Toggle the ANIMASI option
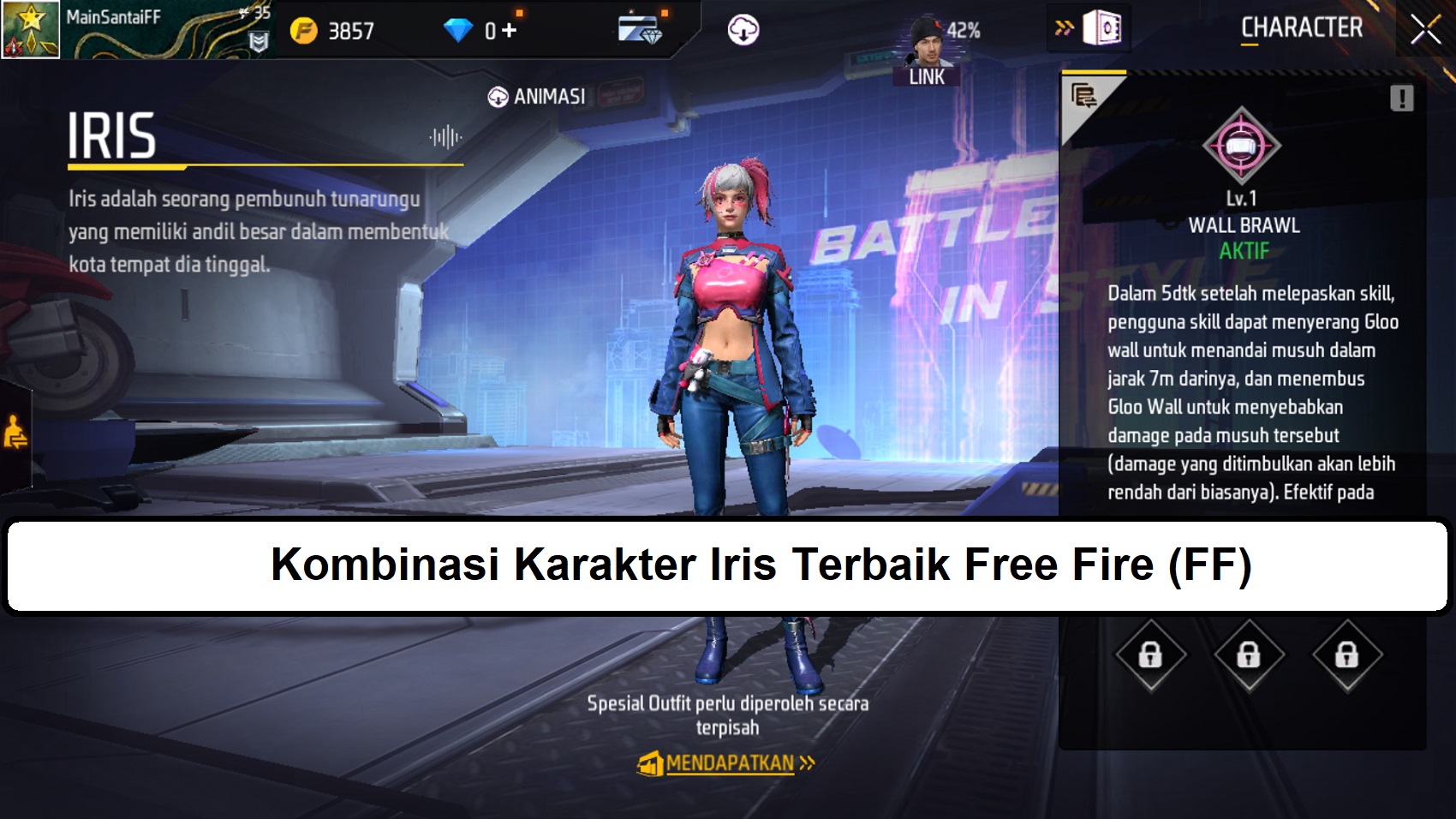Screen dimensions: 1456x819 tap(535, 96)
